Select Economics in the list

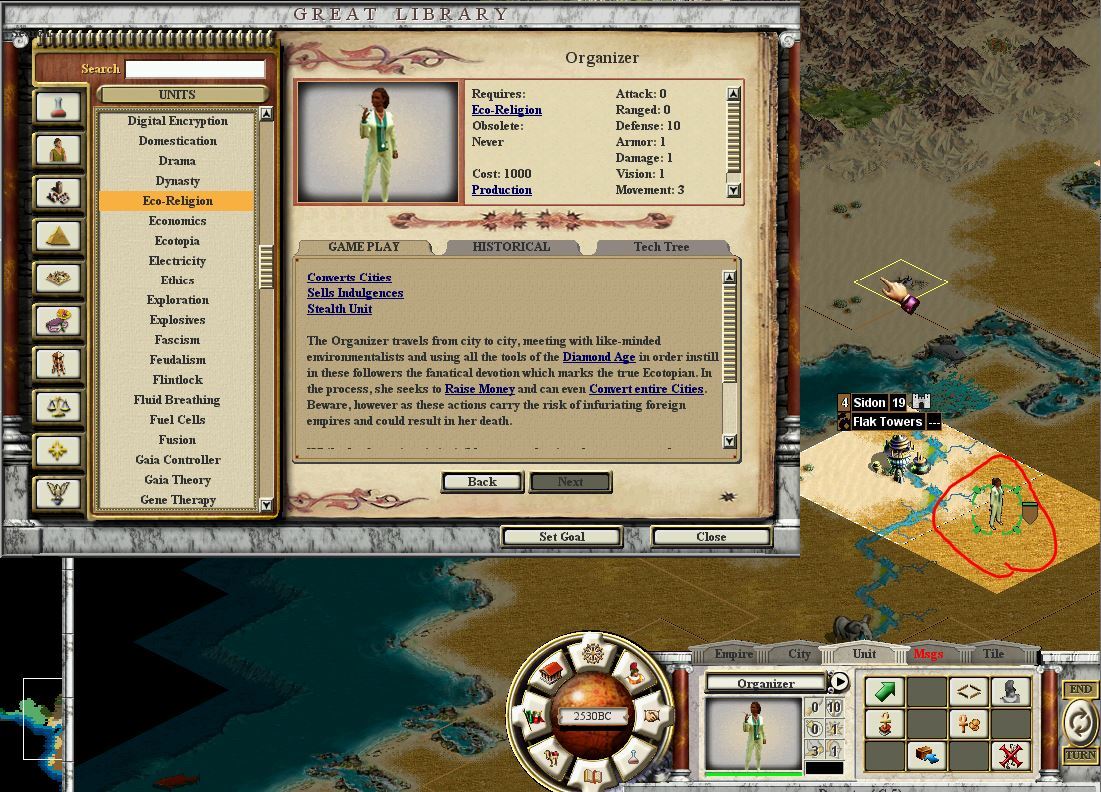point(177,221)
